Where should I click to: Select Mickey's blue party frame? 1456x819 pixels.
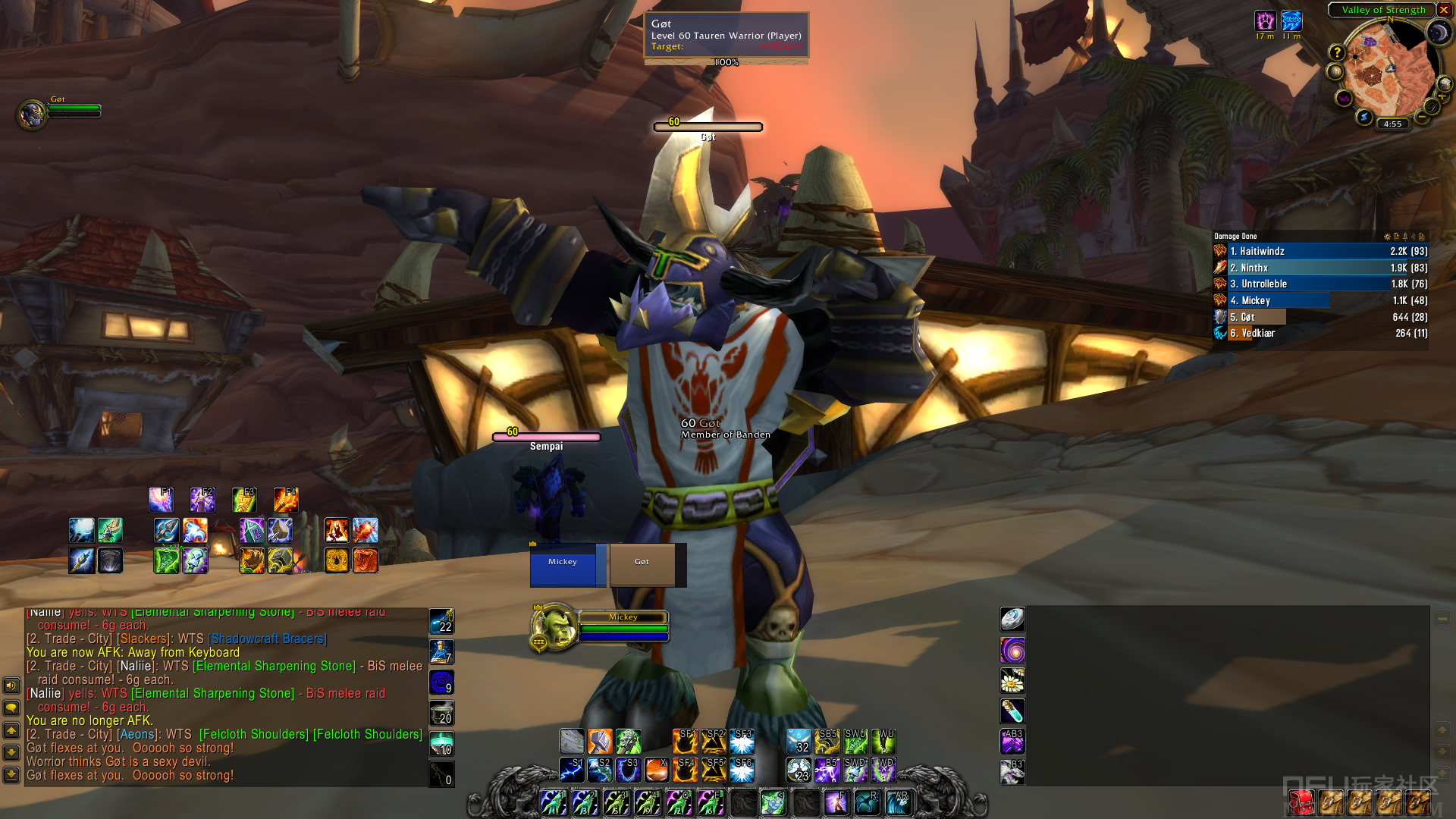click(563, 565)
